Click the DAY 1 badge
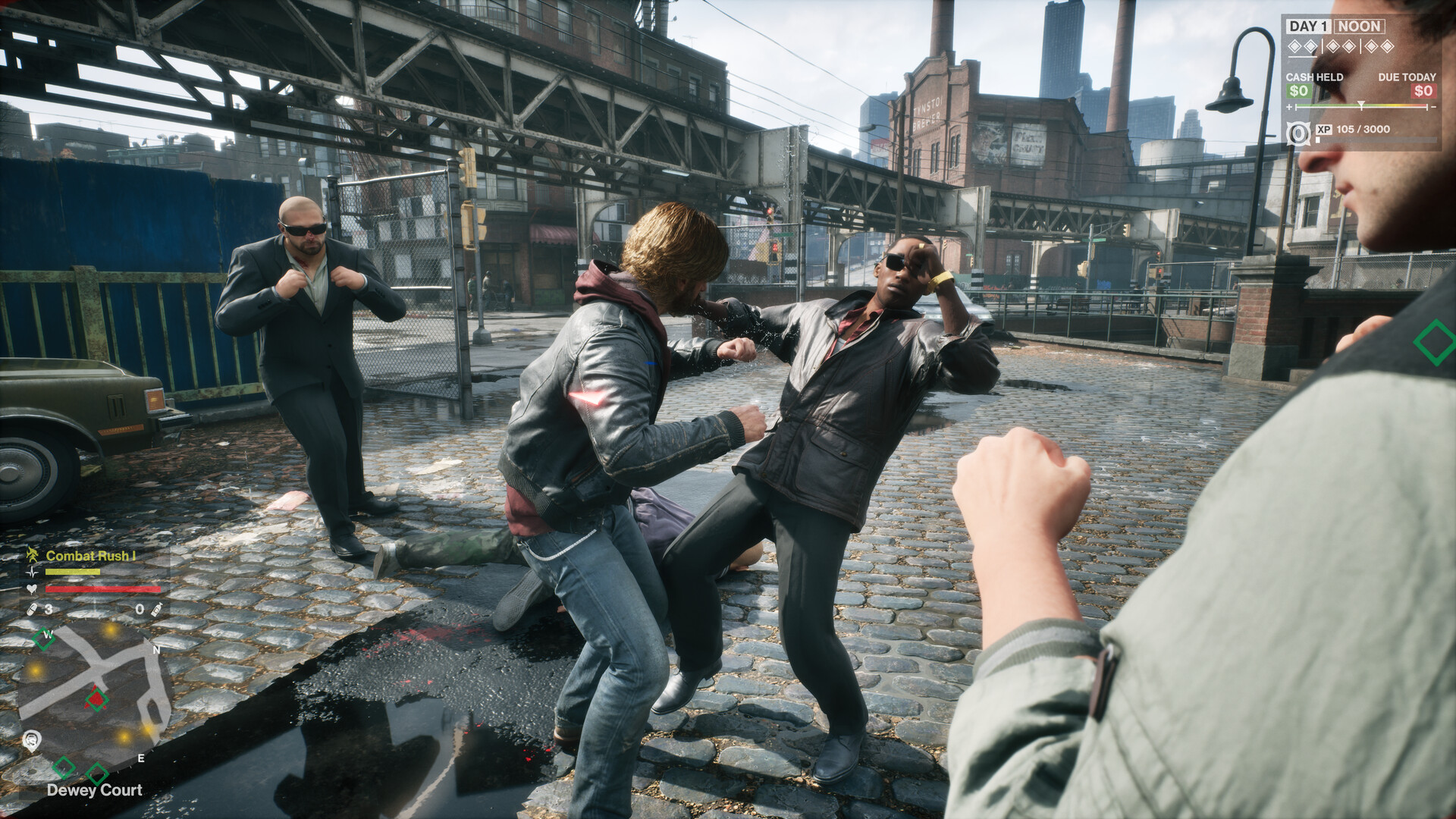 pyautogui.click(x=1310, y=26)
